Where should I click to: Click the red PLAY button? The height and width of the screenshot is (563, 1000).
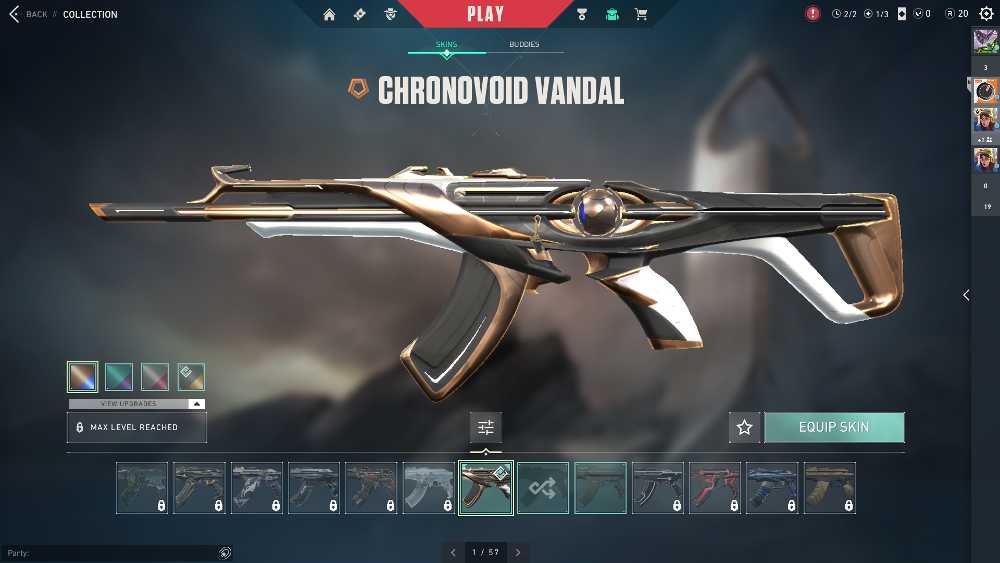pos(485,14)
